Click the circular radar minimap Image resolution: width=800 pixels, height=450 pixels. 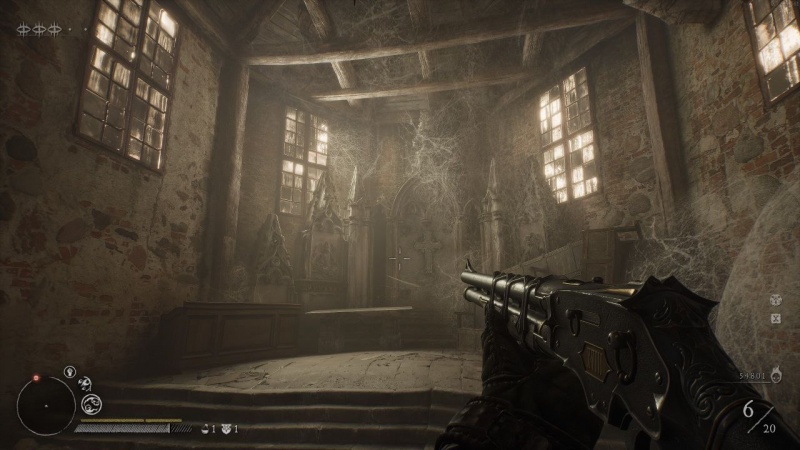[x=46, y=405]
